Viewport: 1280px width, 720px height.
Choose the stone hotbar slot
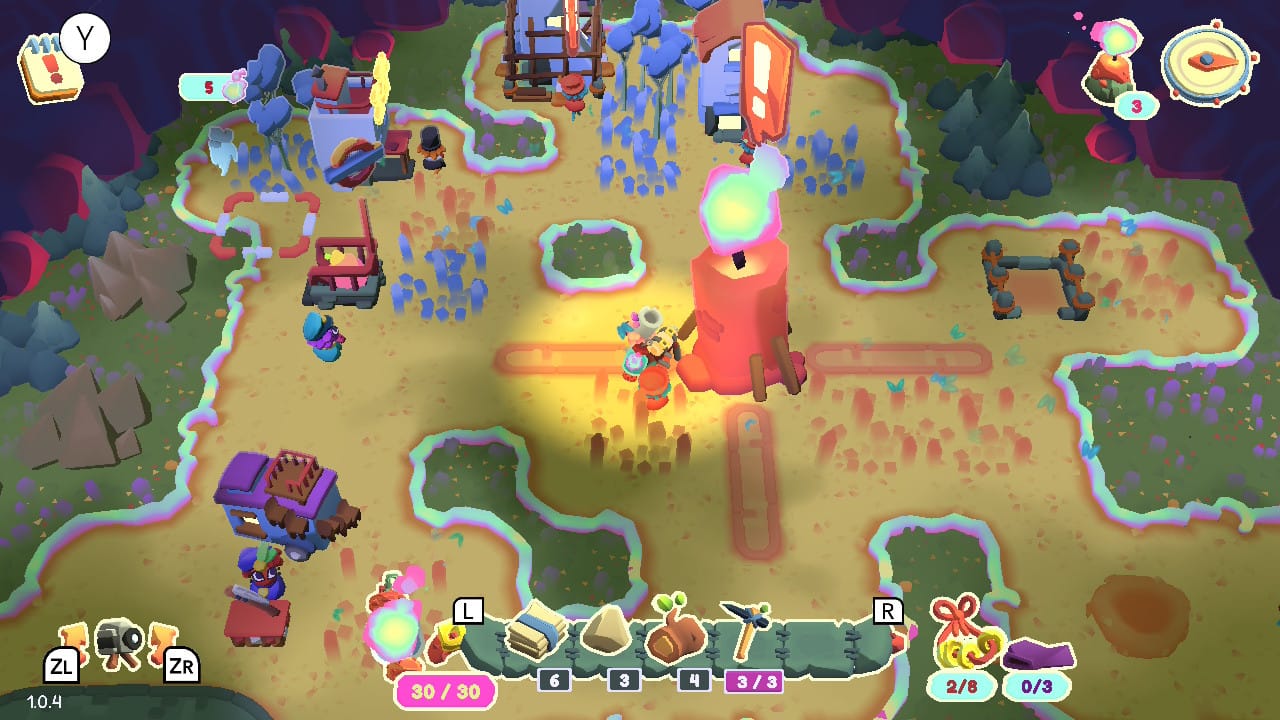(606, 632)
